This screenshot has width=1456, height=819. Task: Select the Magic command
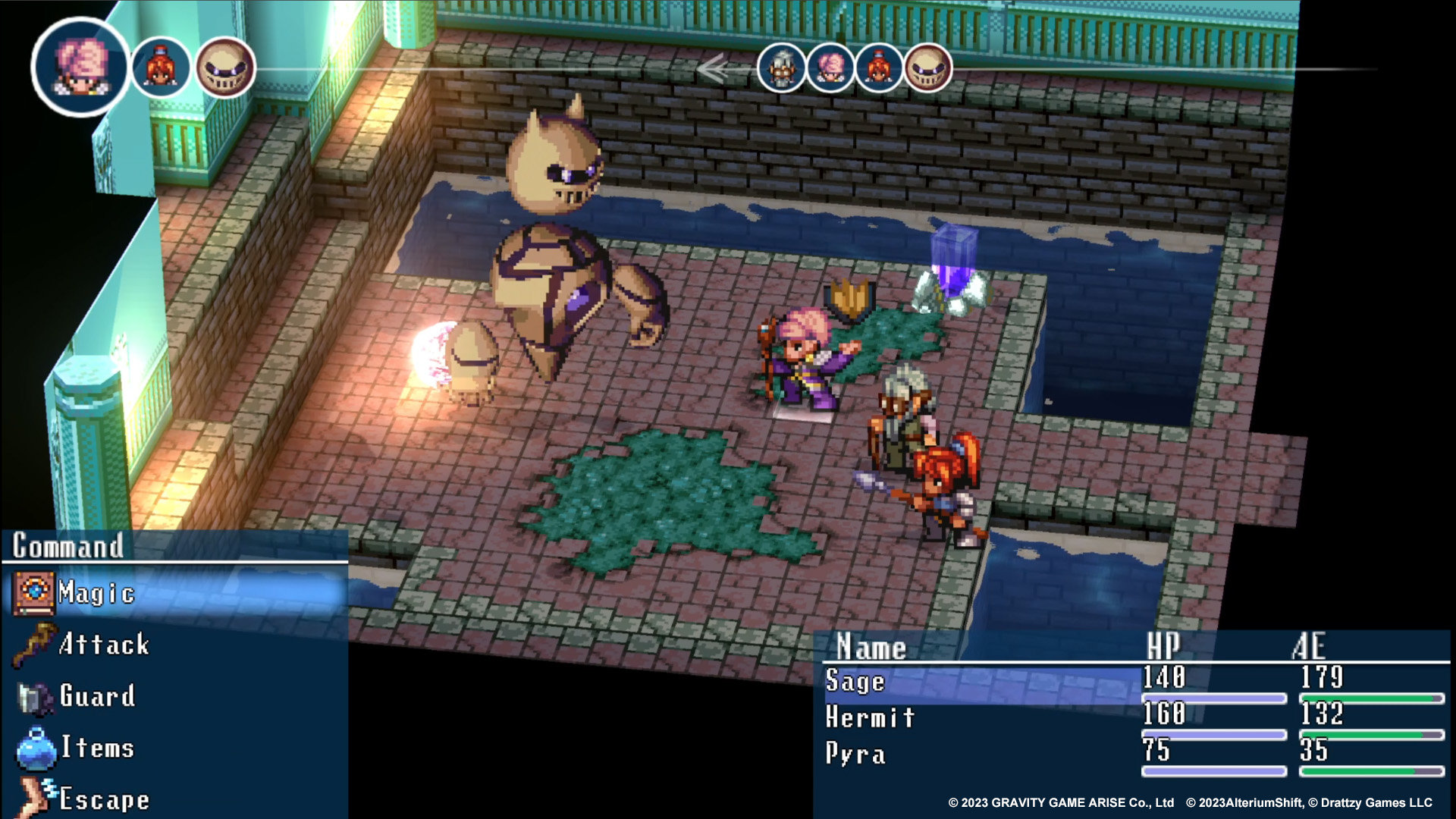click(96, 593)
